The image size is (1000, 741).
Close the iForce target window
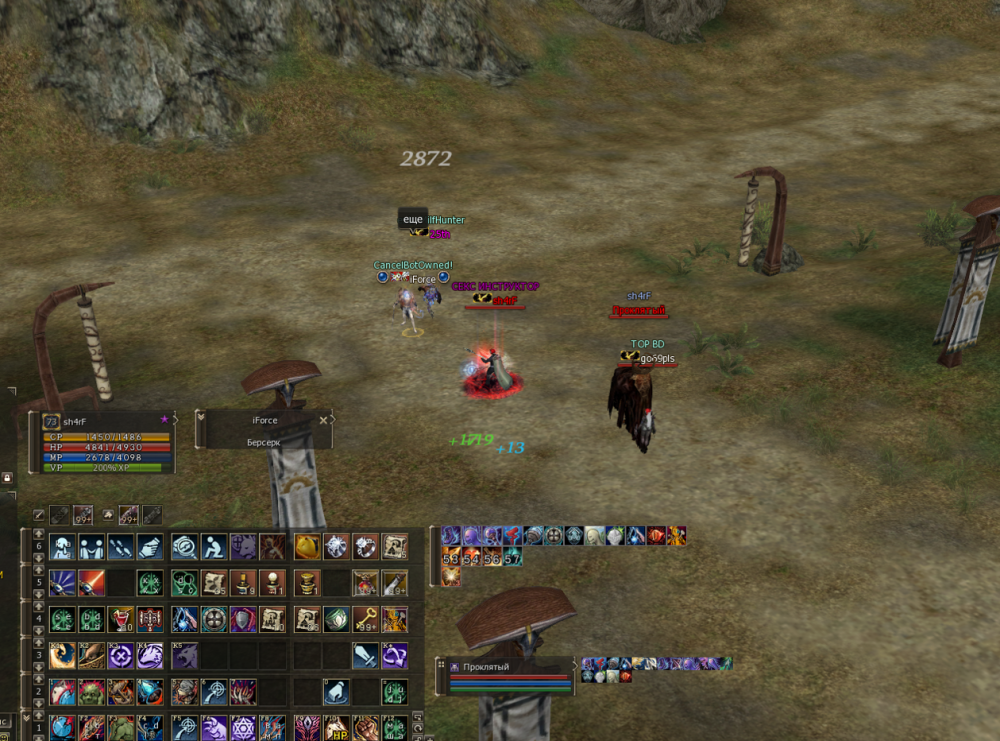click(323, 421)
